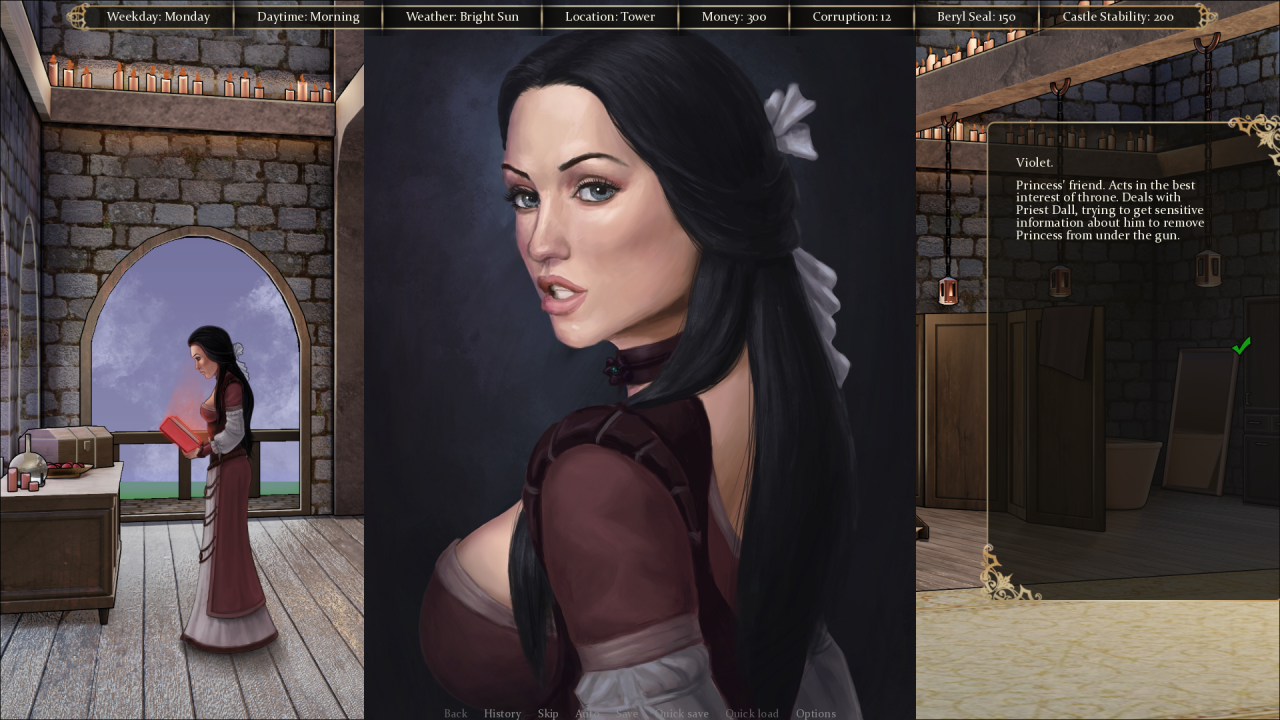Go Back to the previous line
1280x720 pixels.
(455, 713)
